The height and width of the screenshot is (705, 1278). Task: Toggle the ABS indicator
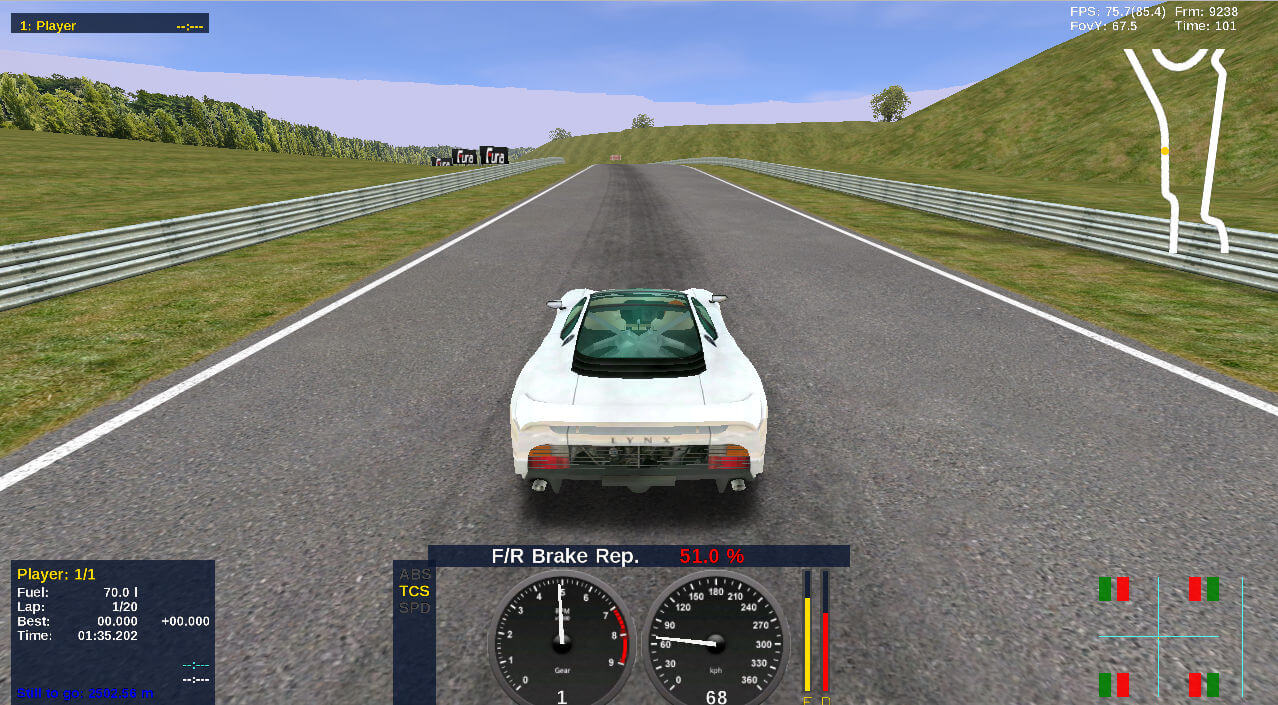(414, 574)
